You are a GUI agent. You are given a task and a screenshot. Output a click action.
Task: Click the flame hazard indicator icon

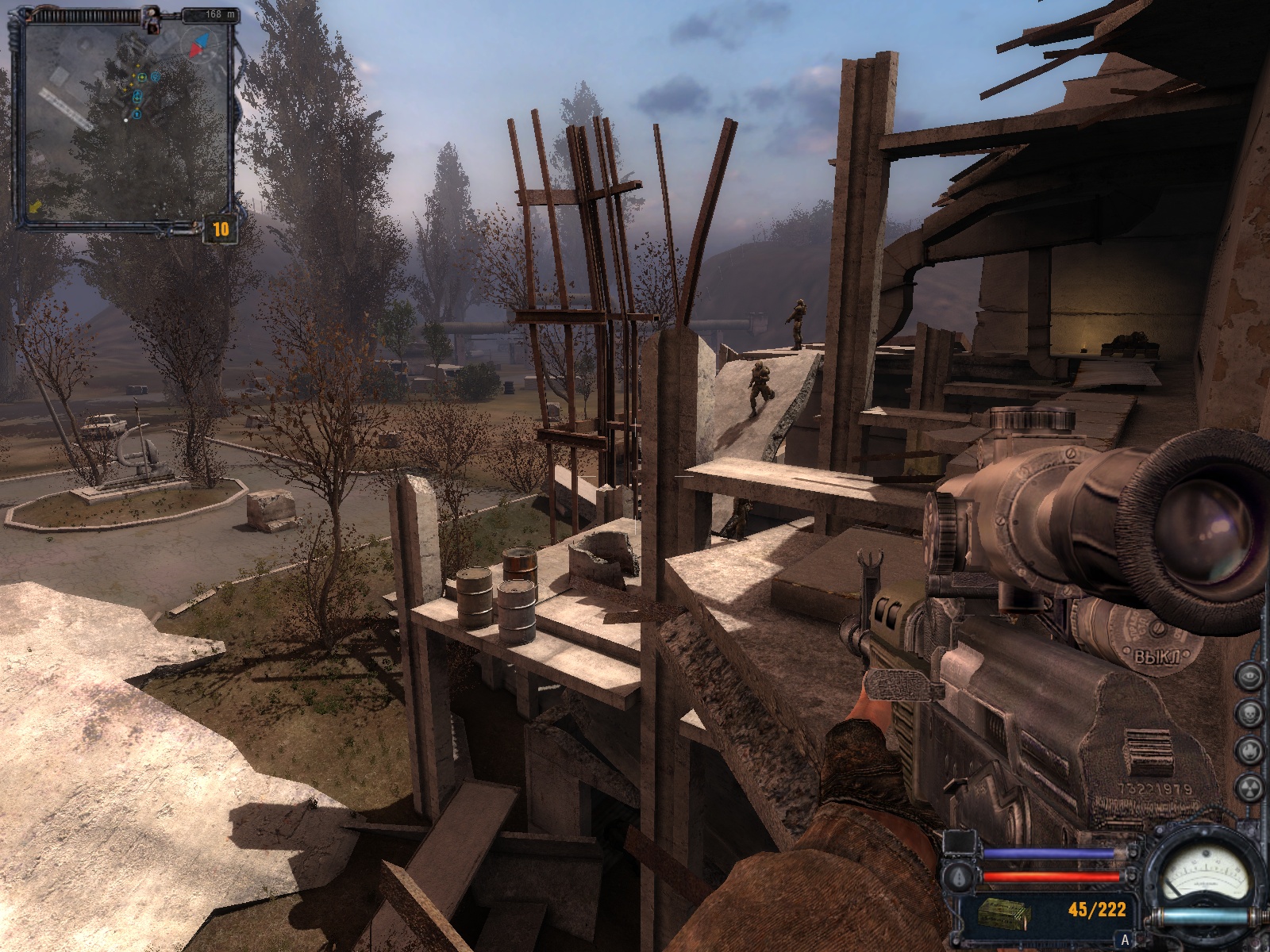1250,749
